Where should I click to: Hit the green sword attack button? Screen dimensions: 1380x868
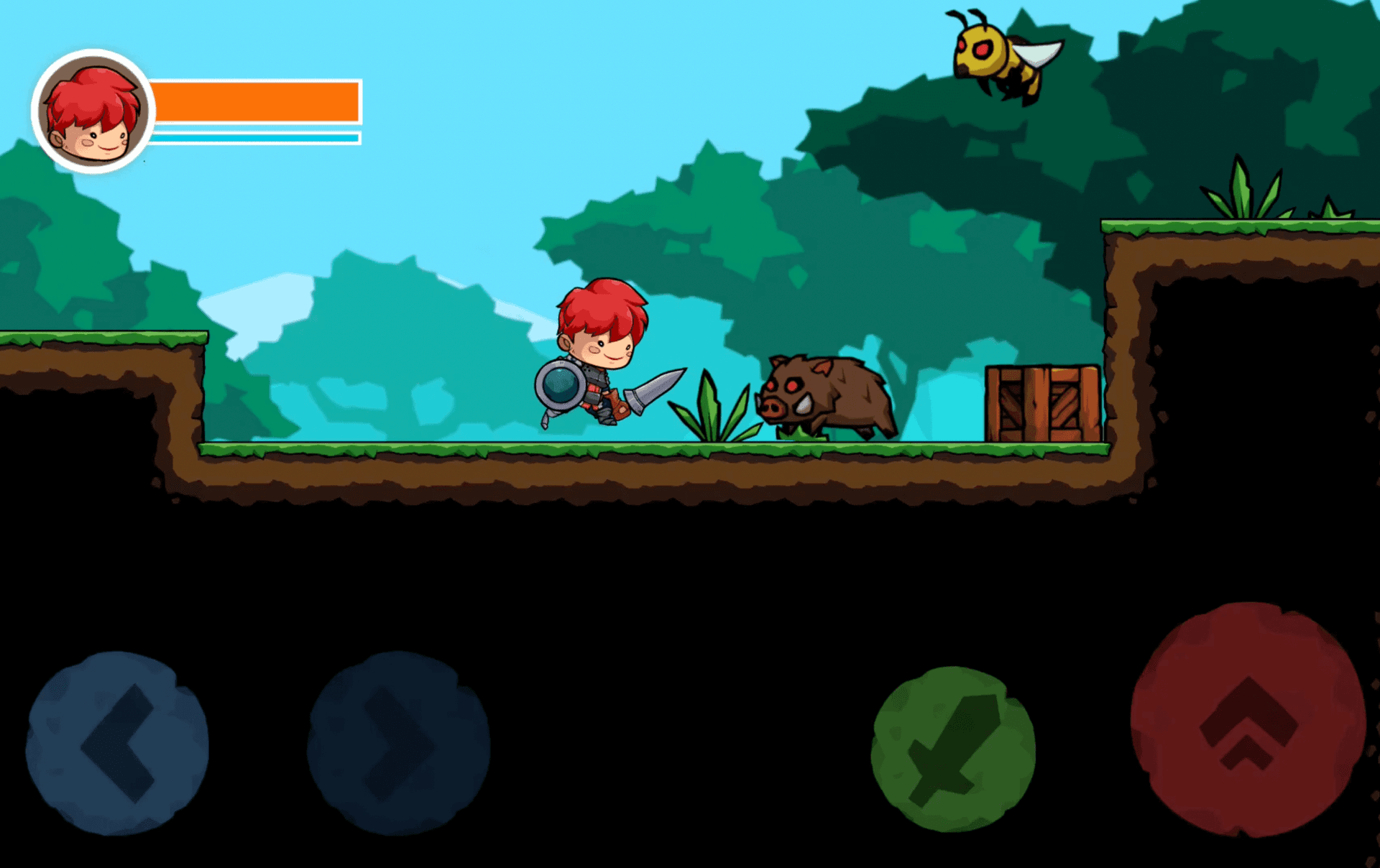coord(953,749)
